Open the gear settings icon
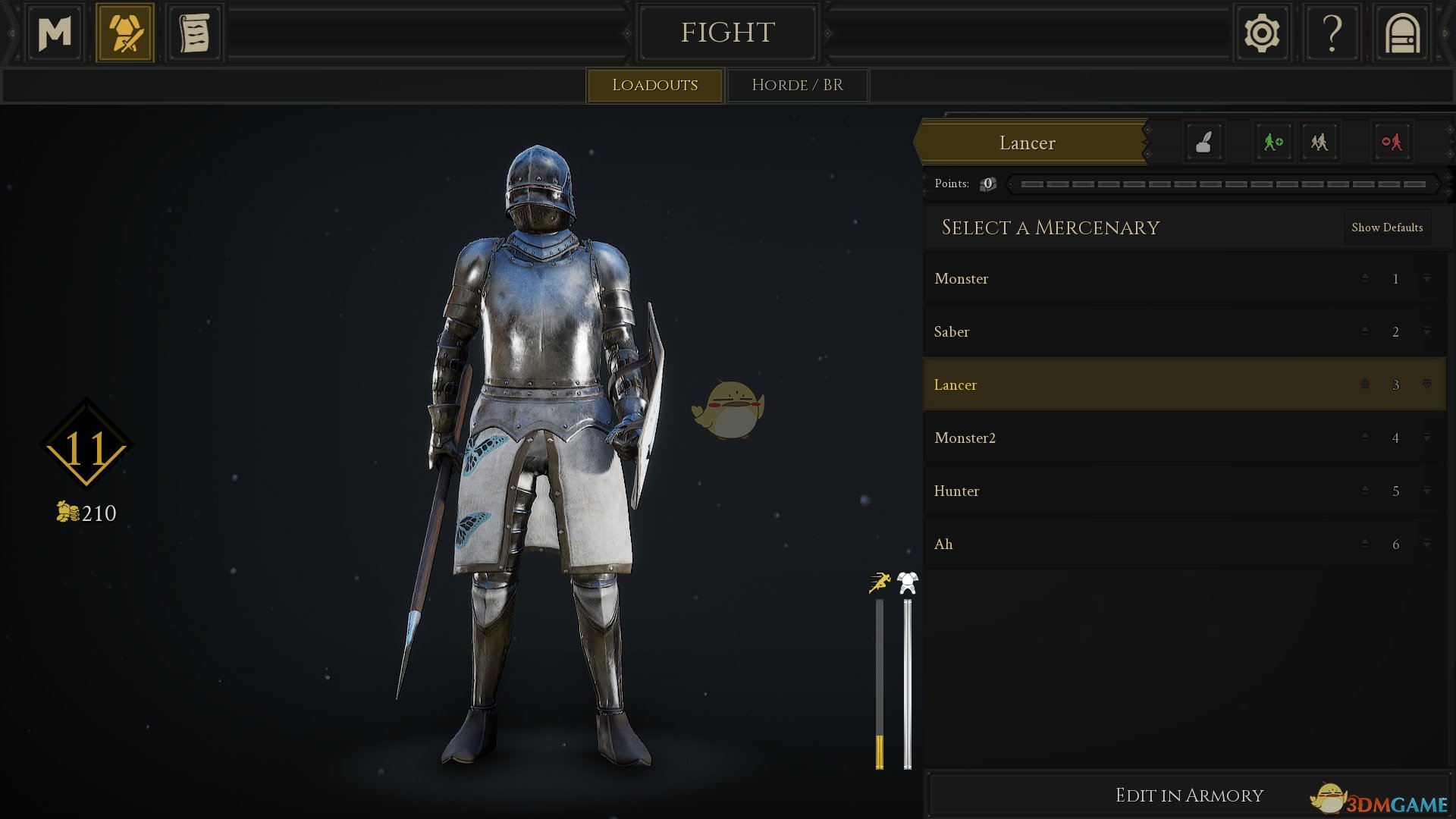1456x819 pixels. (x=1262, y=33)
